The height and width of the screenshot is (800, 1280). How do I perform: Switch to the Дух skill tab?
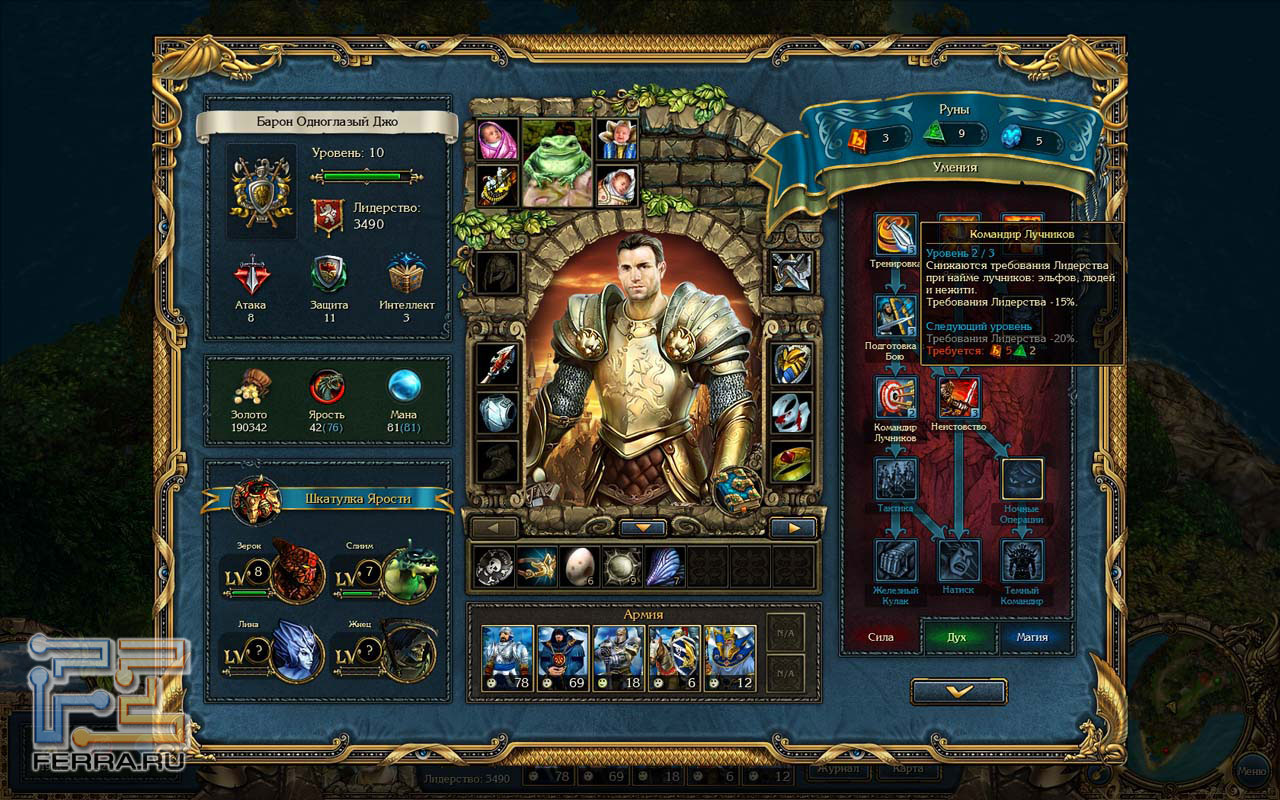pyautogui.click(x=958, y=636)
